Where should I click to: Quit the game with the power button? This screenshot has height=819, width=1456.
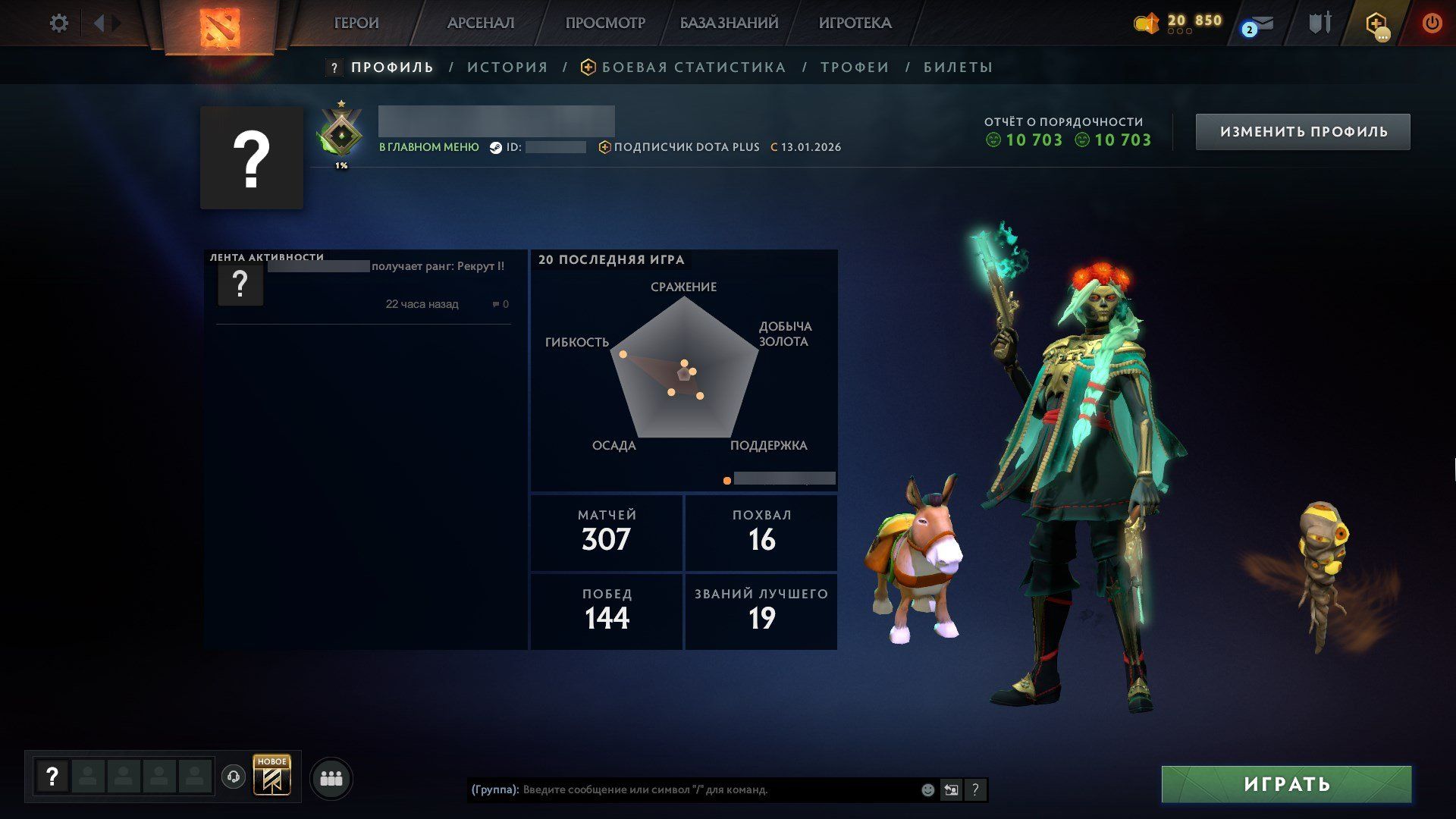pos(1432,23)
